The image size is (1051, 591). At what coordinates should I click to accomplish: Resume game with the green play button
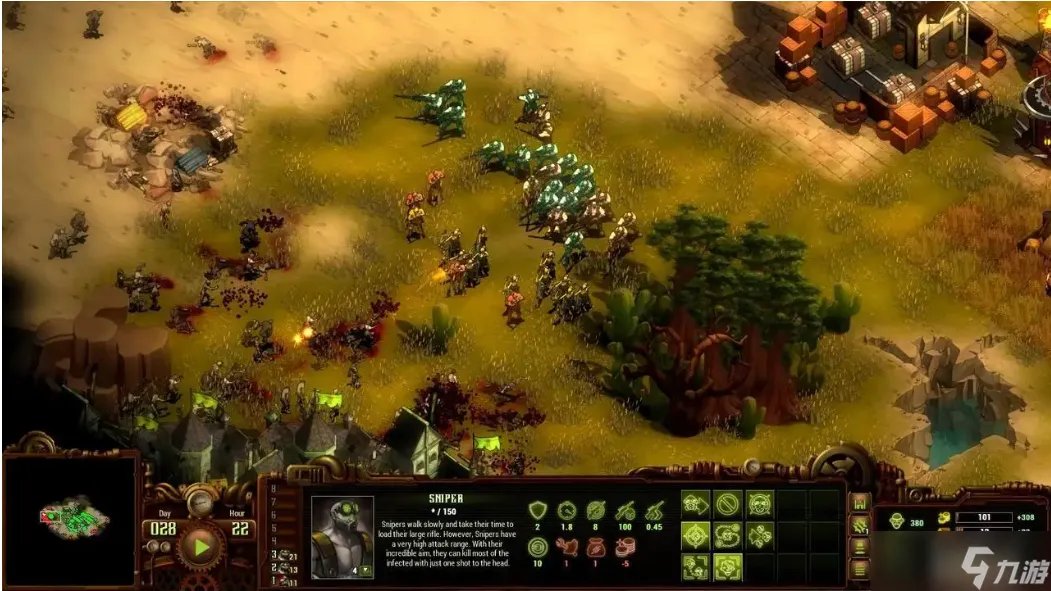point(203,547)
